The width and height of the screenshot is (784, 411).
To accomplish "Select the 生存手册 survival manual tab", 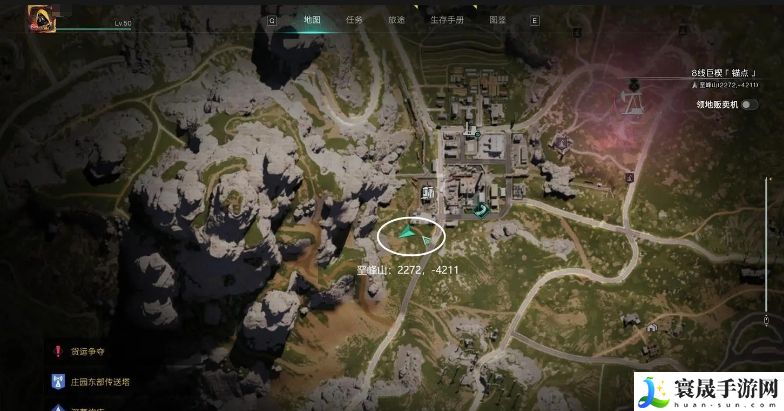I will coord(445,19).
